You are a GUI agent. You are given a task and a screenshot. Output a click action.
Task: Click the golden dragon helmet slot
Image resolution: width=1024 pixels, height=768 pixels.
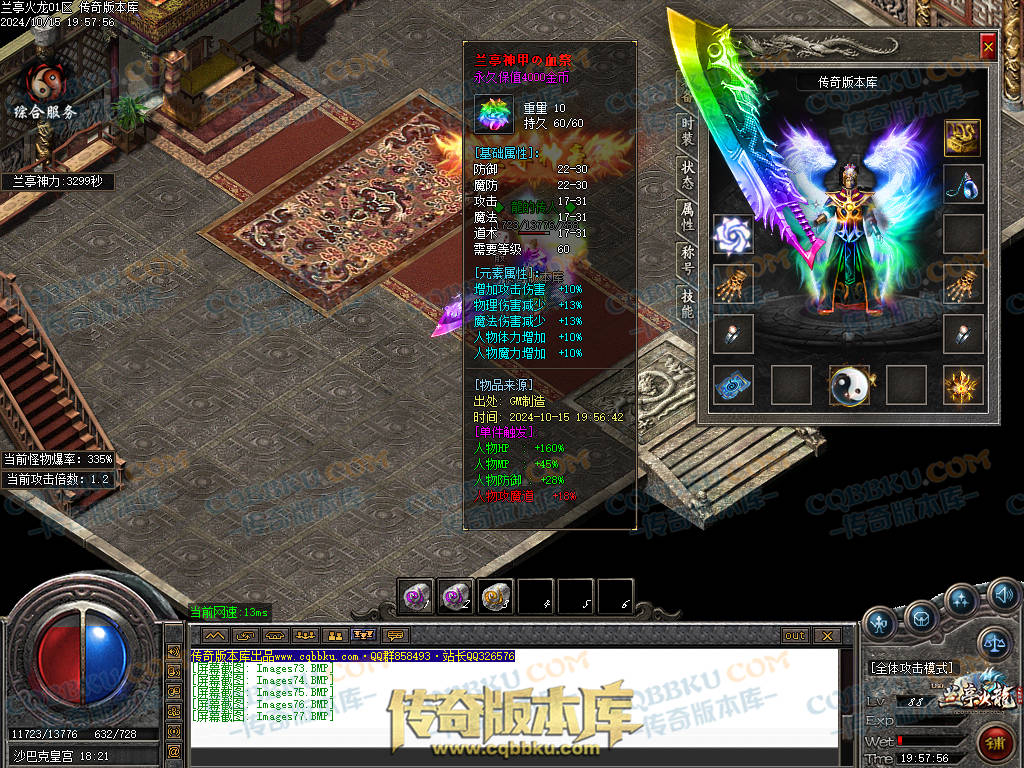click(x=963, y=138)
